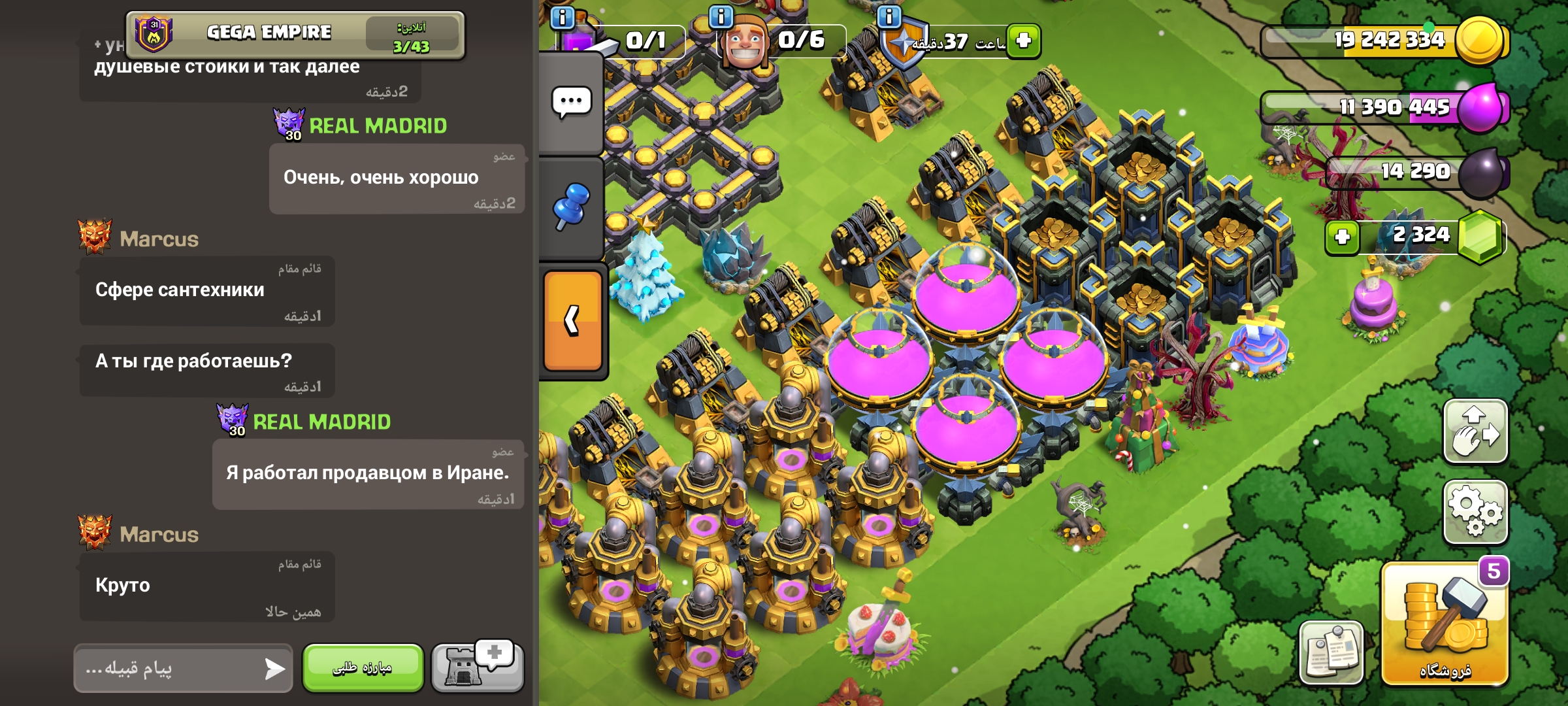Tap Marcus's name in clan chat
The image size is (1568, 706).
pos(159,239)
